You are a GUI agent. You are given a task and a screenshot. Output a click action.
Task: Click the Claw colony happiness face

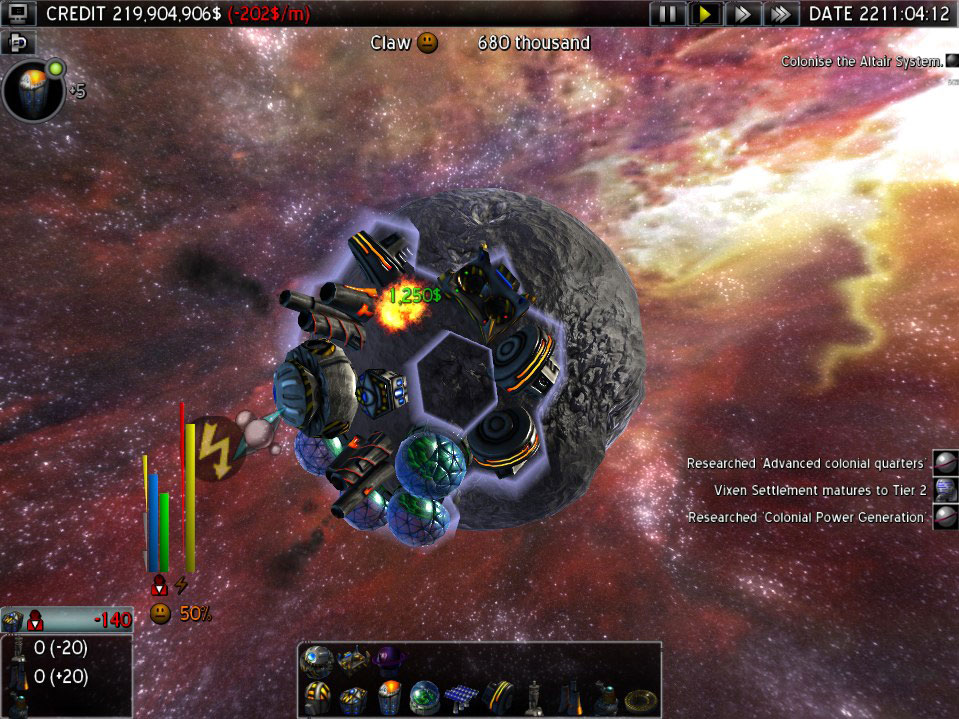click(x=428, y=43)
